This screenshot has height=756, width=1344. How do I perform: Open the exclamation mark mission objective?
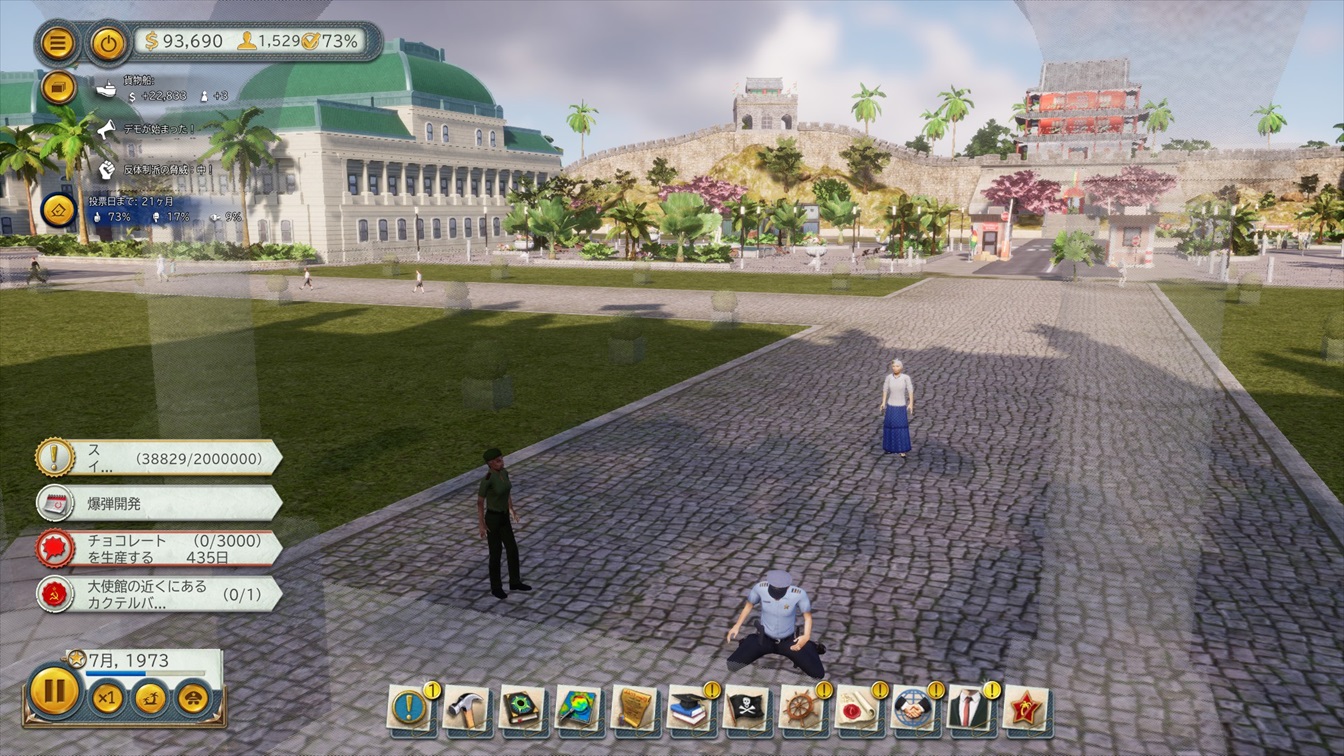click(x=158, y=458)
